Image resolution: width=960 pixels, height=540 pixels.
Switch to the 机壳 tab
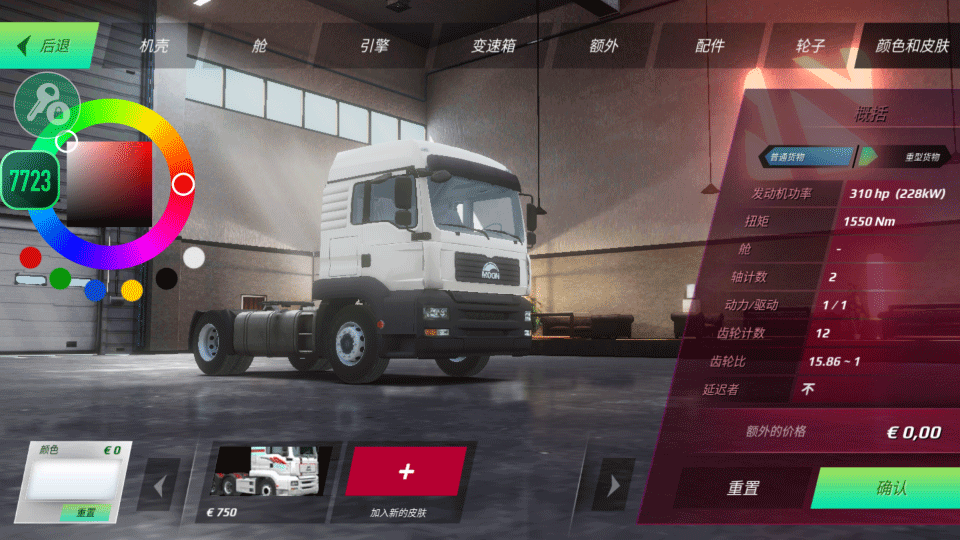[x=155, y=46]
